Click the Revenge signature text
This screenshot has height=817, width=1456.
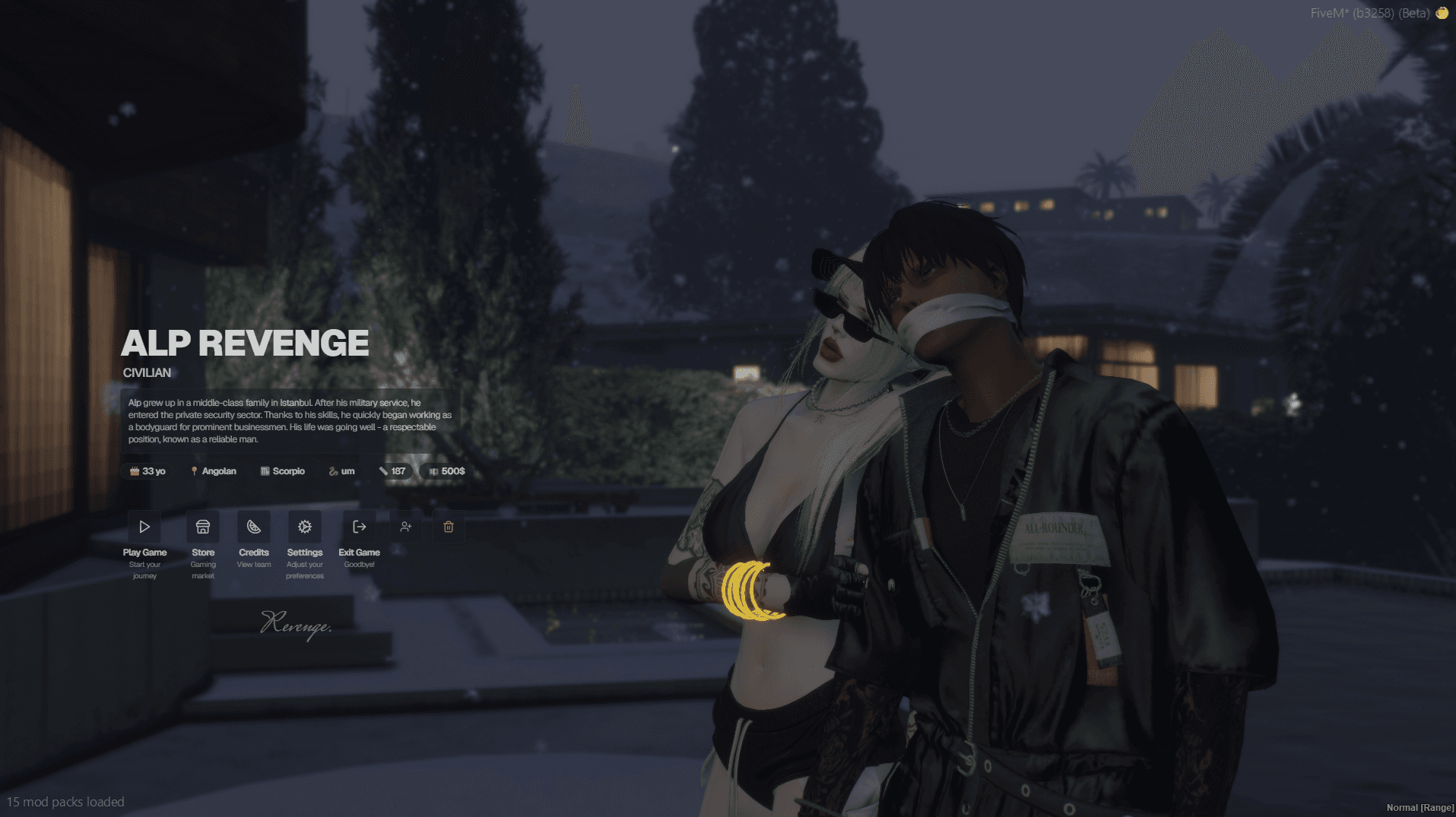(x=297, y=625)
